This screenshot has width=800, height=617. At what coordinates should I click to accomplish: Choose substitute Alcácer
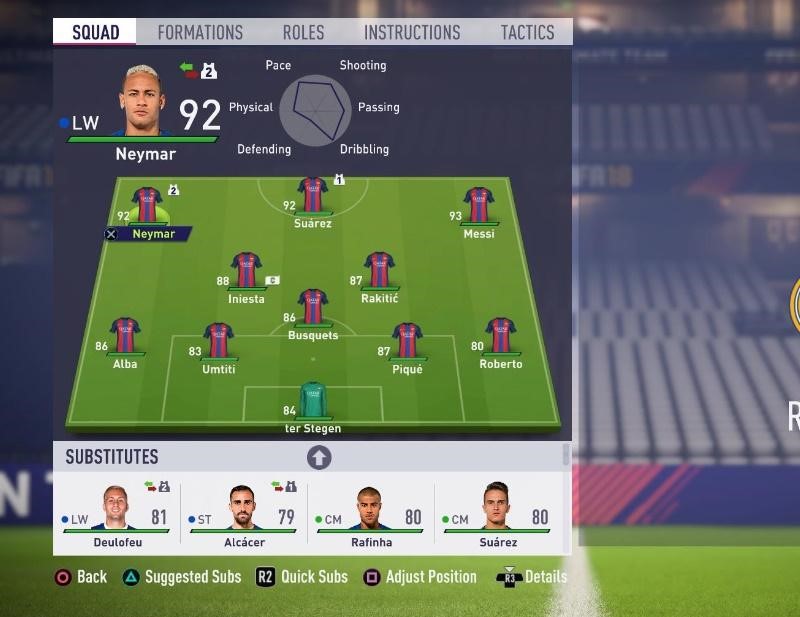click(x=244, y=512)
